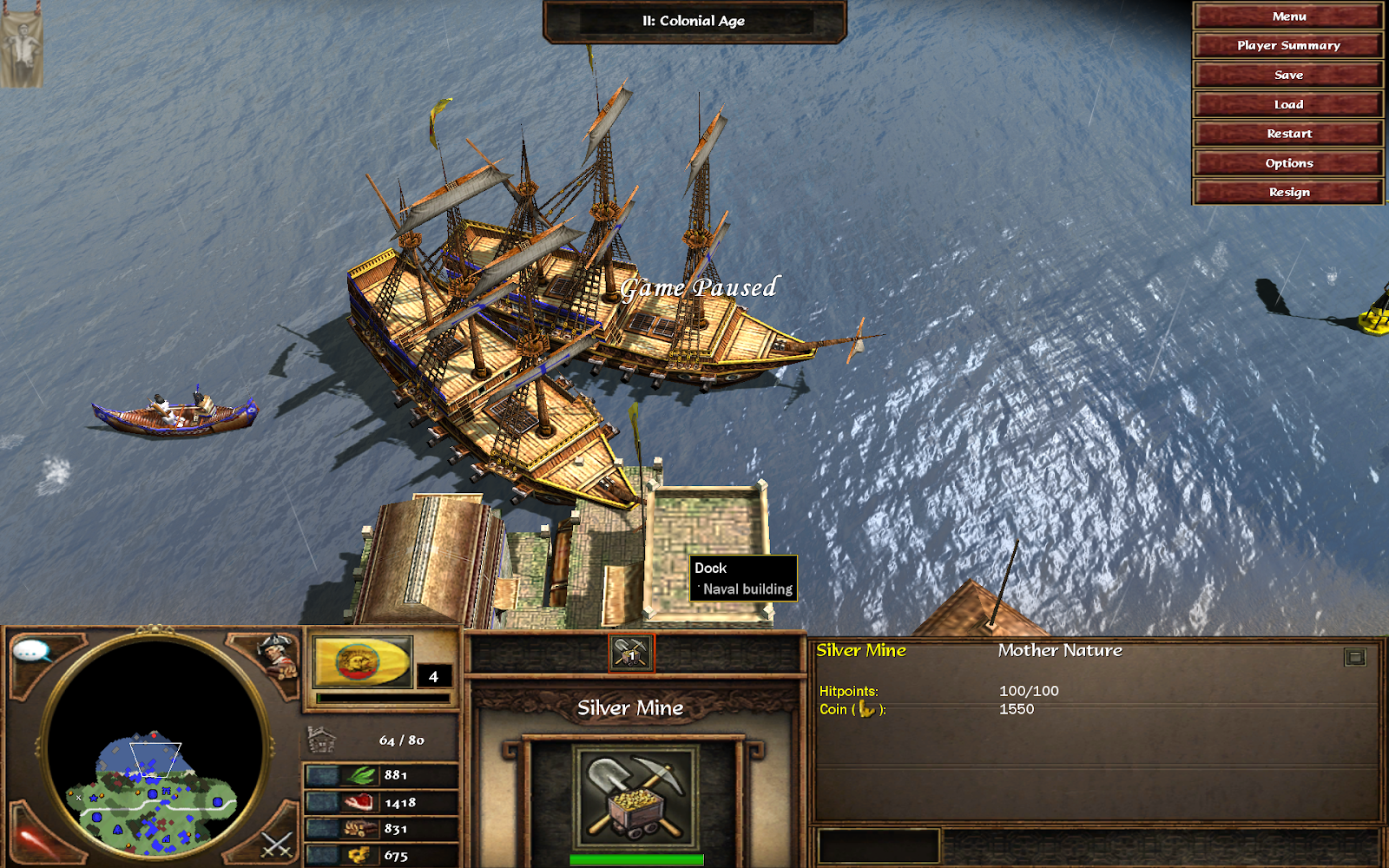This screenshot has height=868, width=1389.
Task: Click the crossed swords icon
Action: (x=277, y=844)
